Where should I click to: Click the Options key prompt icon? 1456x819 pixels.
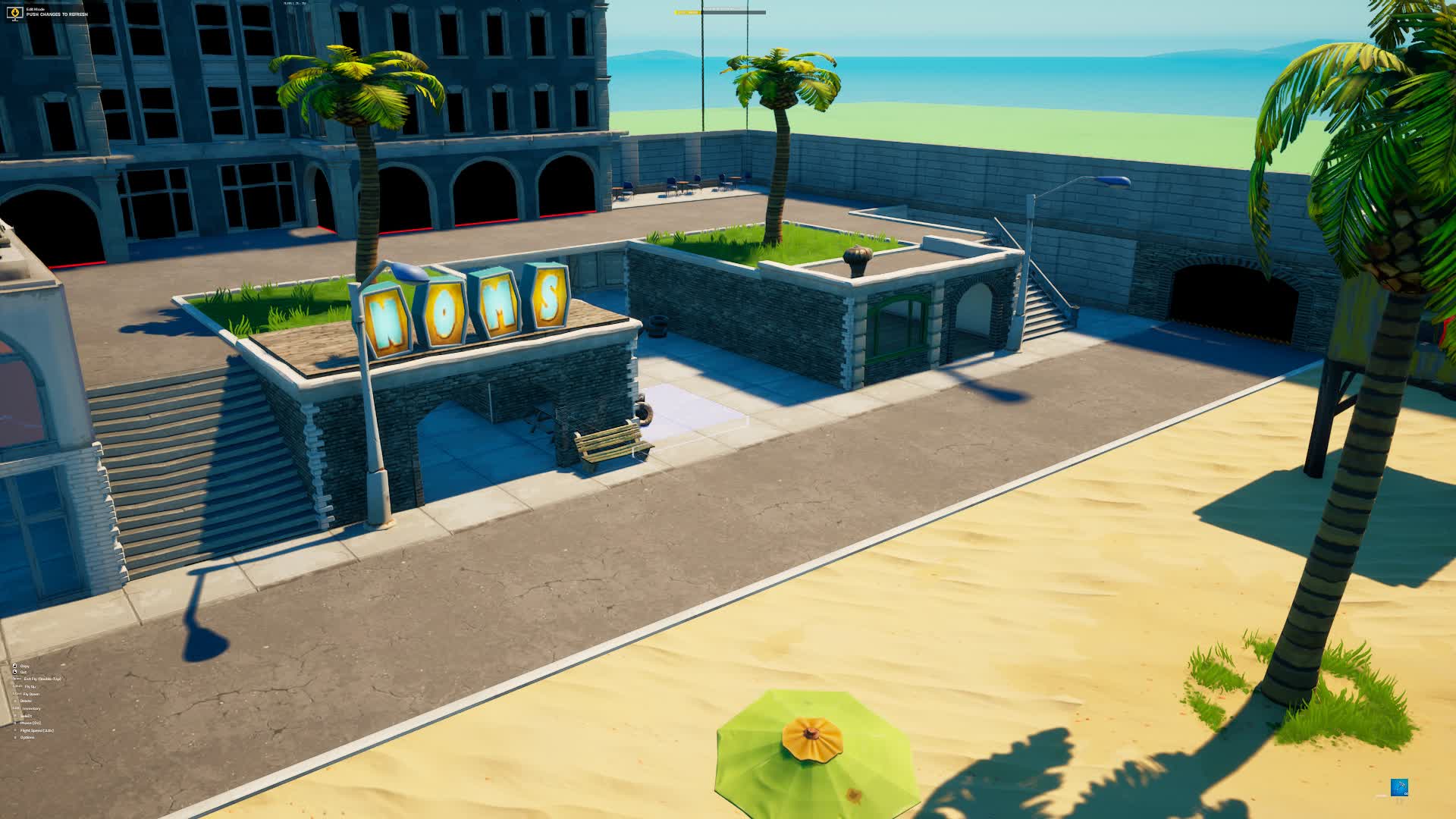tap(16, 737)
